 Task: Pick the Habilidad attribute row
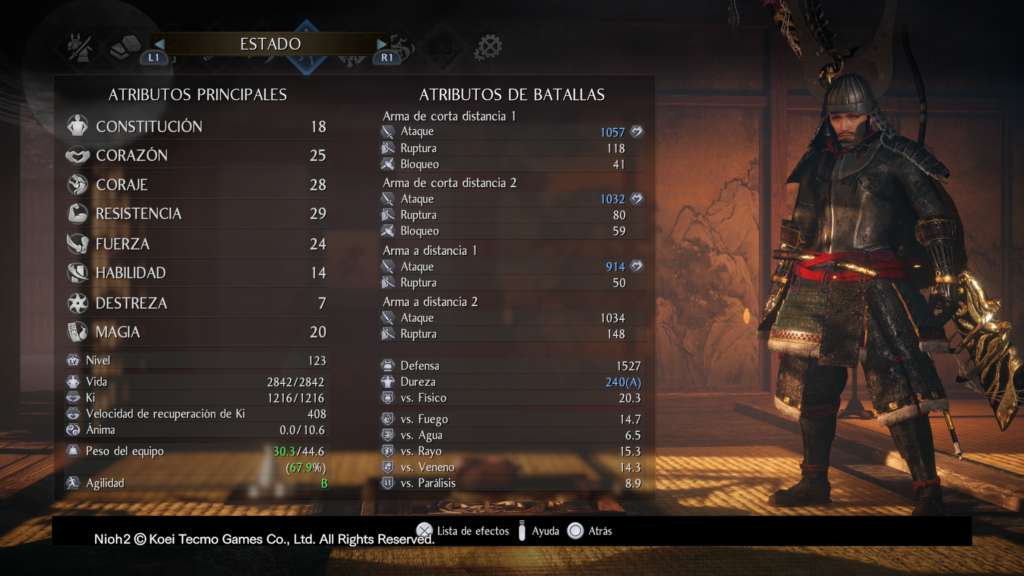(x=197, y=273)
